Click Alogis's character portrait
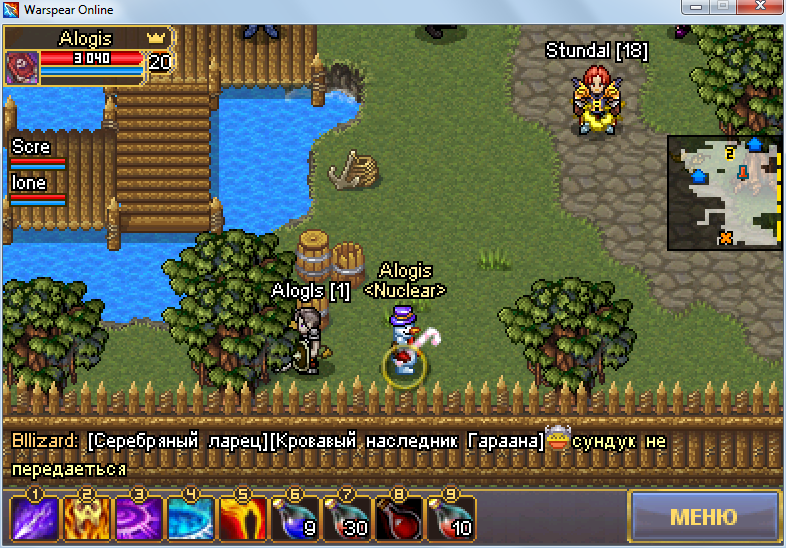786x548 pixels. (x=21, y=67)
